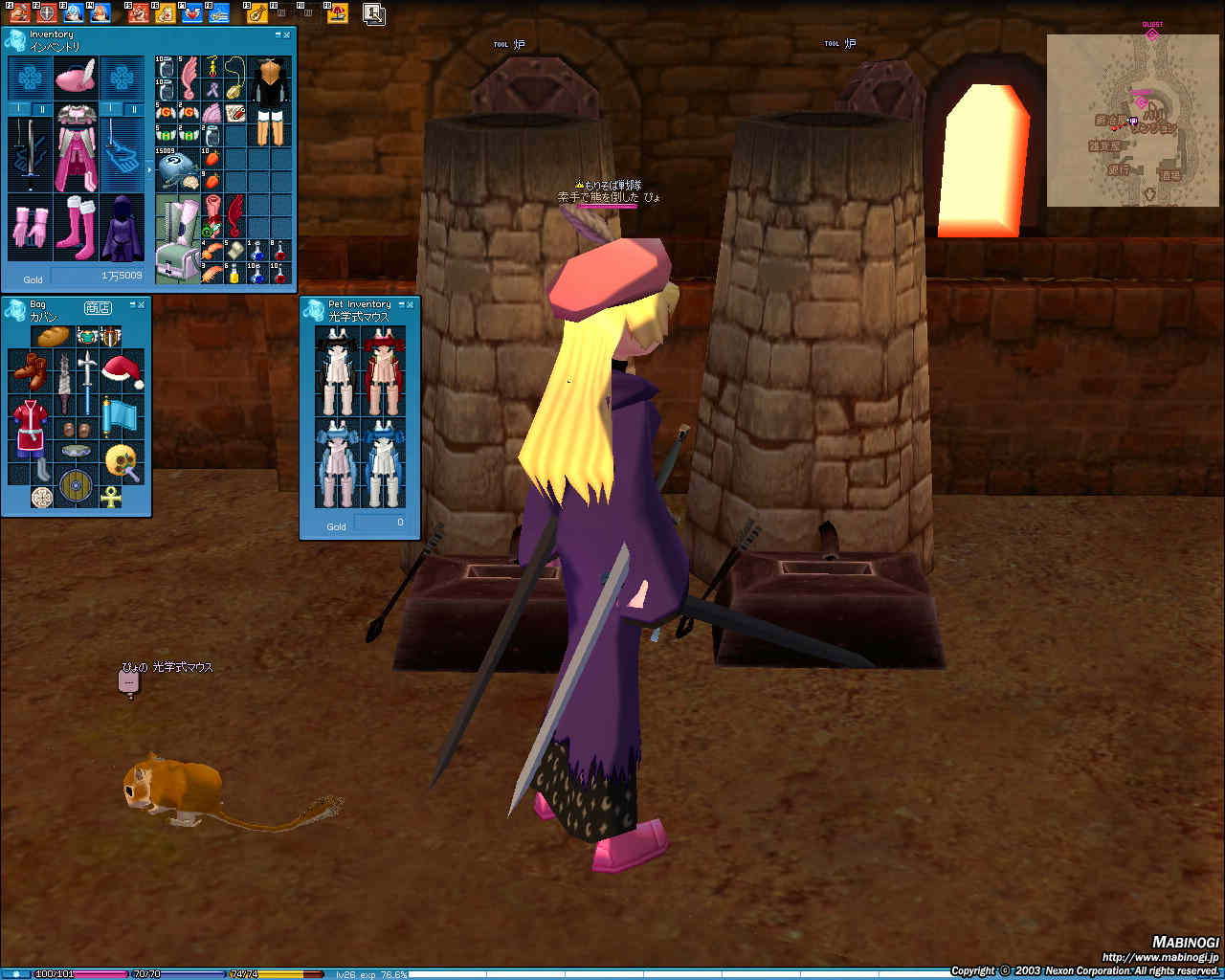Select the pink boots equipment slot
1225x980 pixels.
click(75, 228)
